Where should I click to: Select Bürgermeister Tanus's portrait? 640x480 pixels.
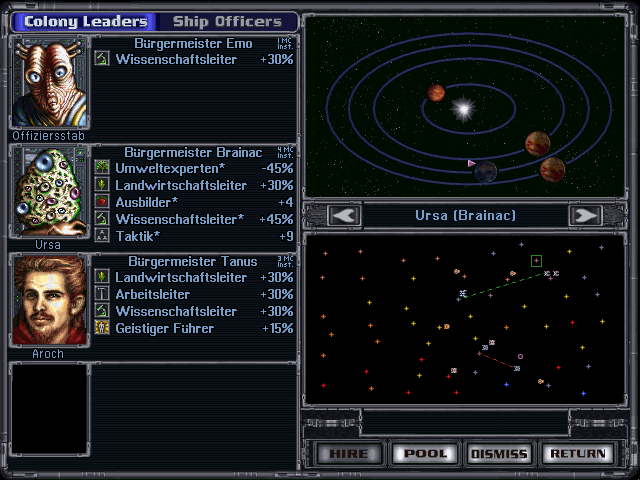tap(48, 300)
